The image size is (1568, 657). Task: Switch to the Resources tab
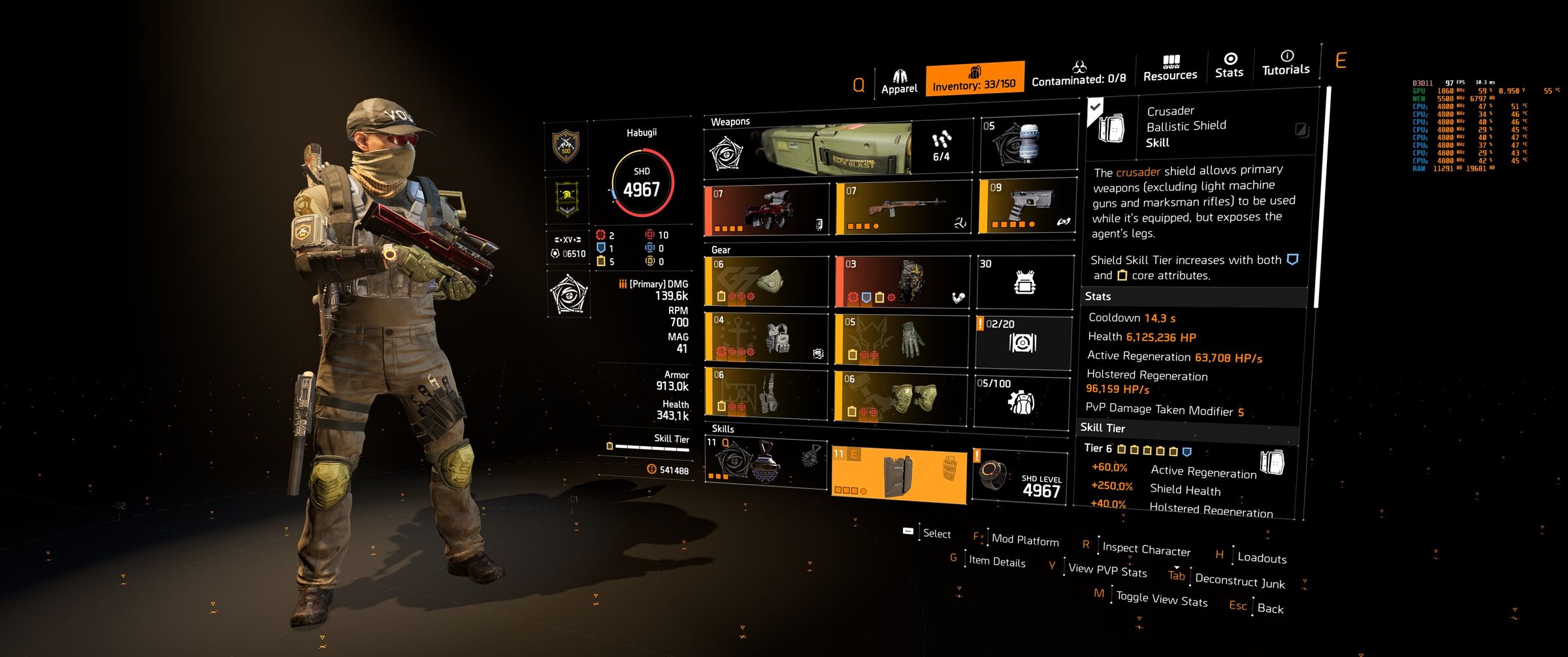pyautogui.click(x=1170, y=69)
